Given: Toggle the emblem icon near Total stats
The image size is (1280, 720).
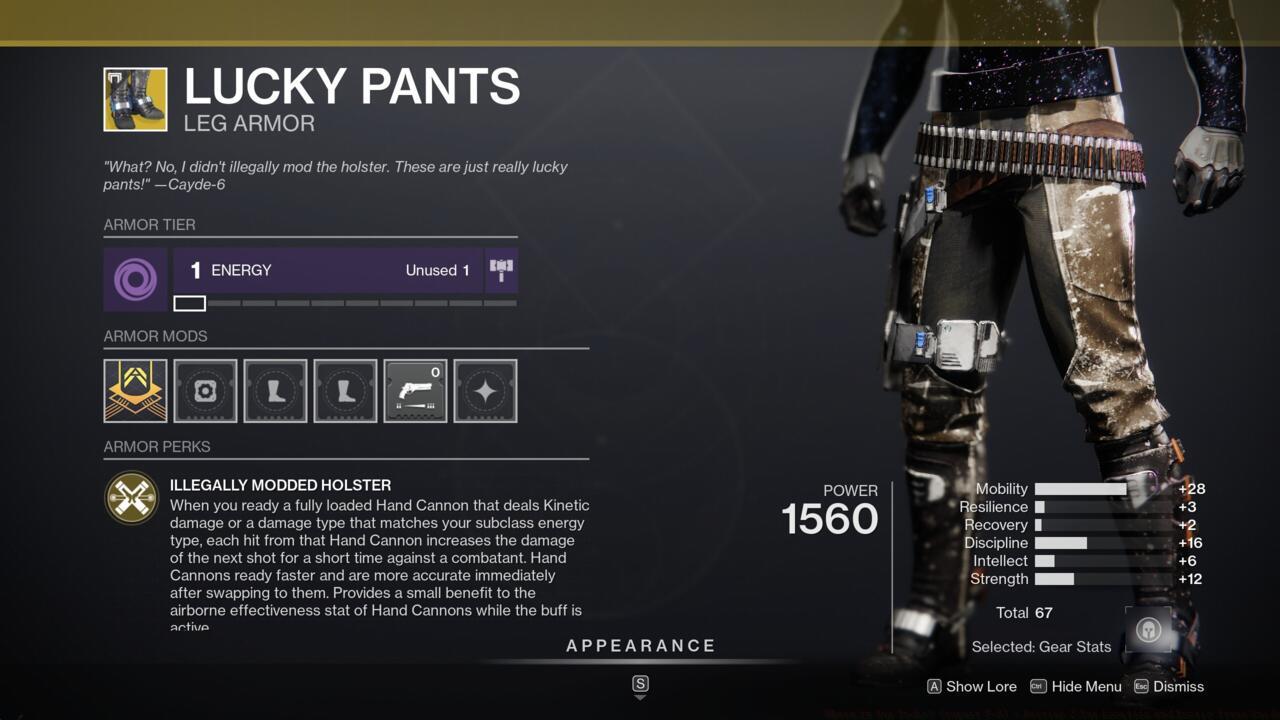Looking at the screenshot, I should tap(1149, 630).
